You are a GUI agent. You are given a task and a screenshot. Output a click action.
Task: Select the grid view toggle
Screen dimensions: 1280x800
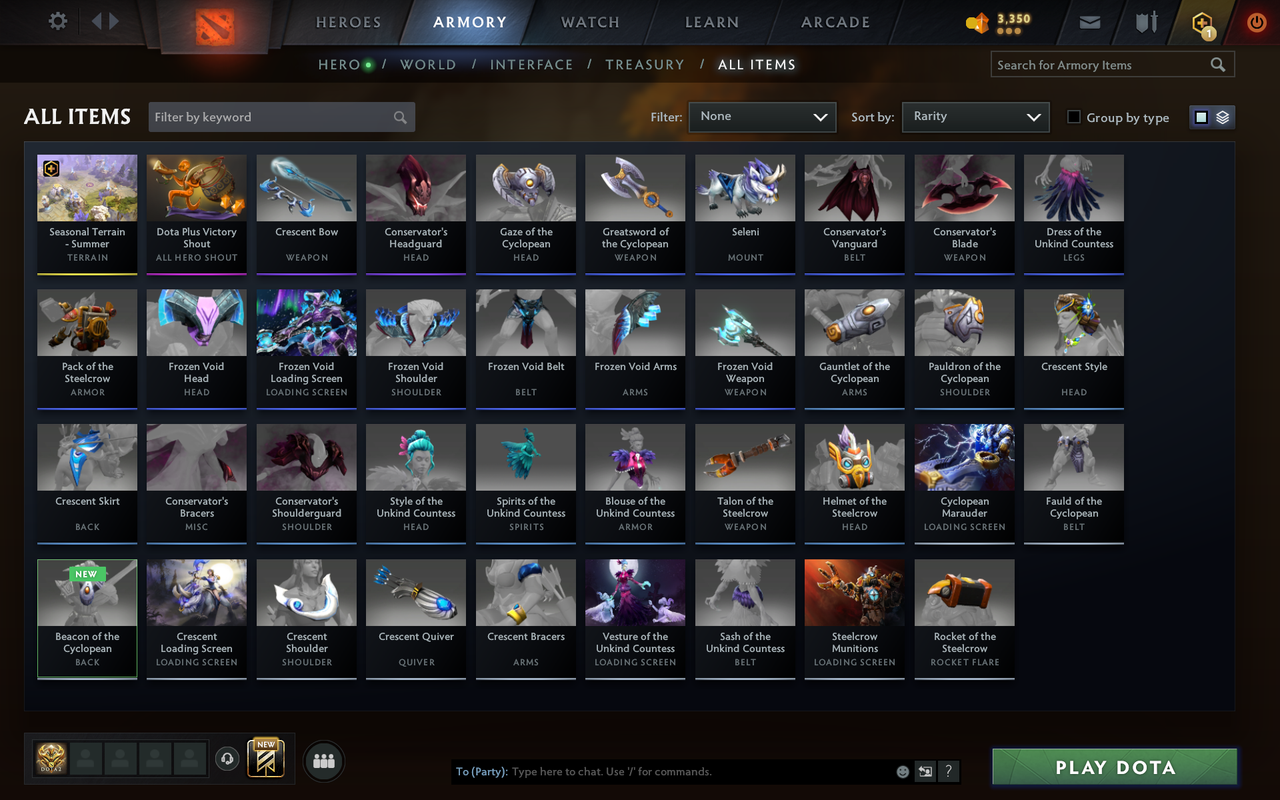(1202, 116)
